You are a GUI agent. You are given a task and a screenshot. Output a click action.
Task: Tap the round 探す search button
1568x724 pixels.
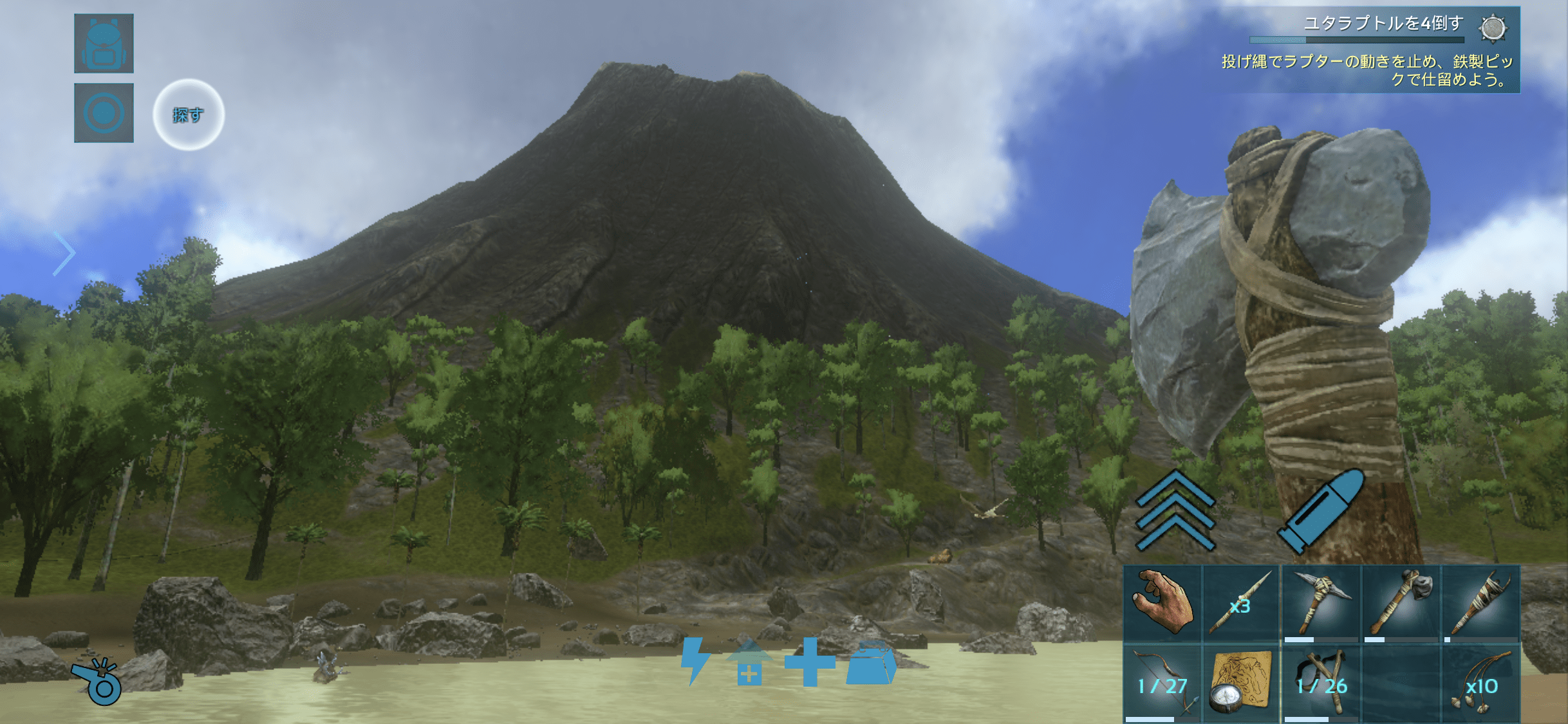point(188,115)
